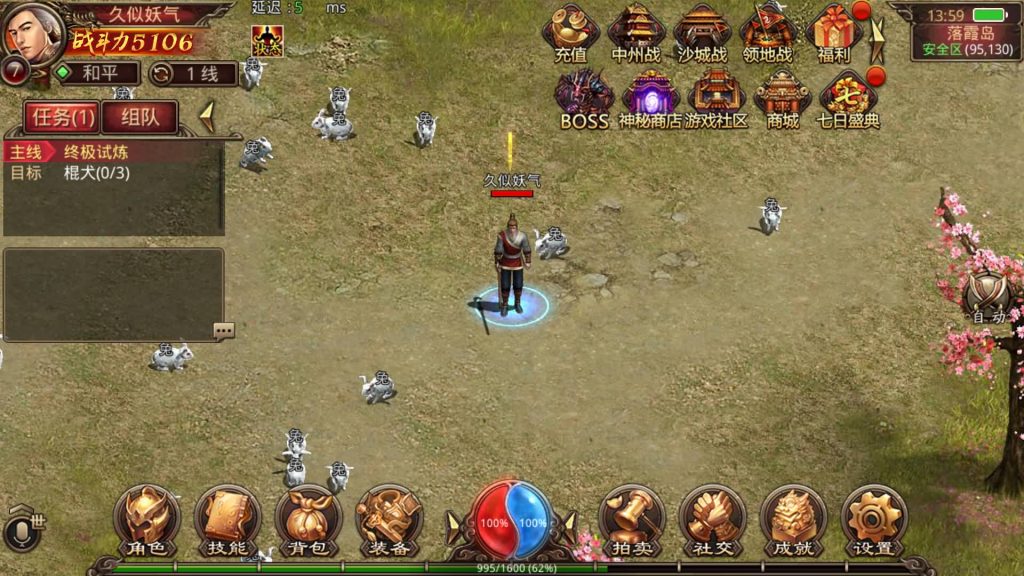Open the 充值 recharge menu
Image resolution: width=1024 pixels, height=576 pixels.
[x=570, y=33]
